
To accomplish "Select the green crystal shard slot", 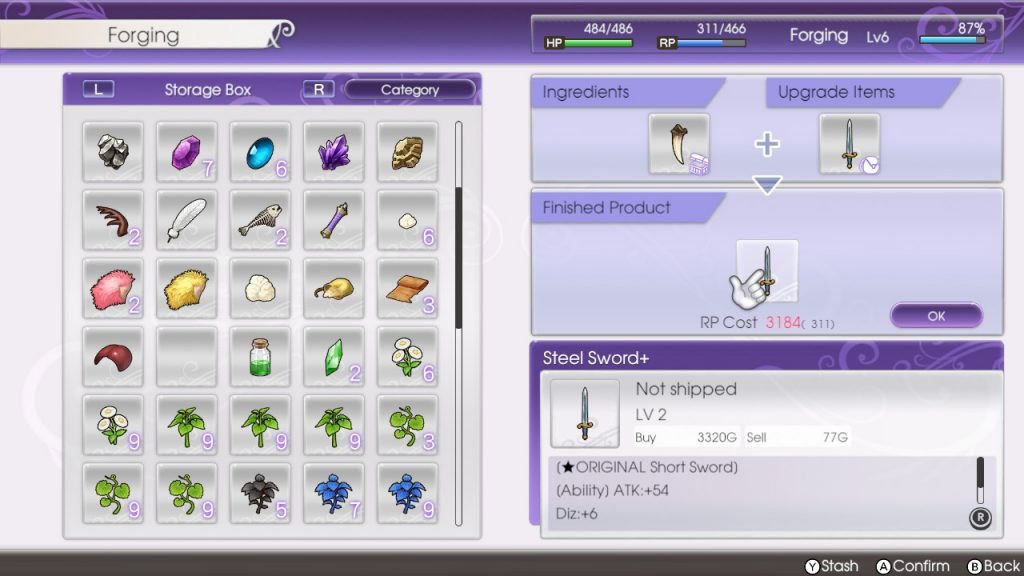I will click(x=334, y=356).
